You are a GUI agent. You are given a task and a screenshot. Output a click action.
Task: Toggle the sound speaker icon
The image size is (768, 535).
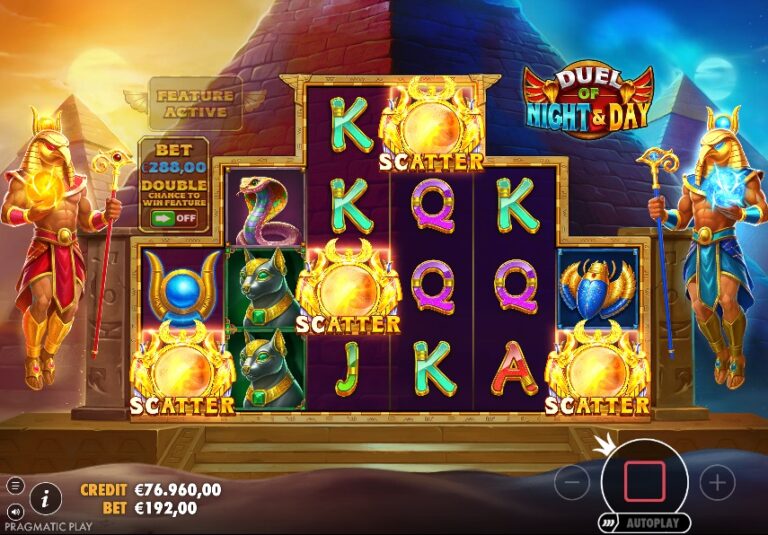point(15,511)
